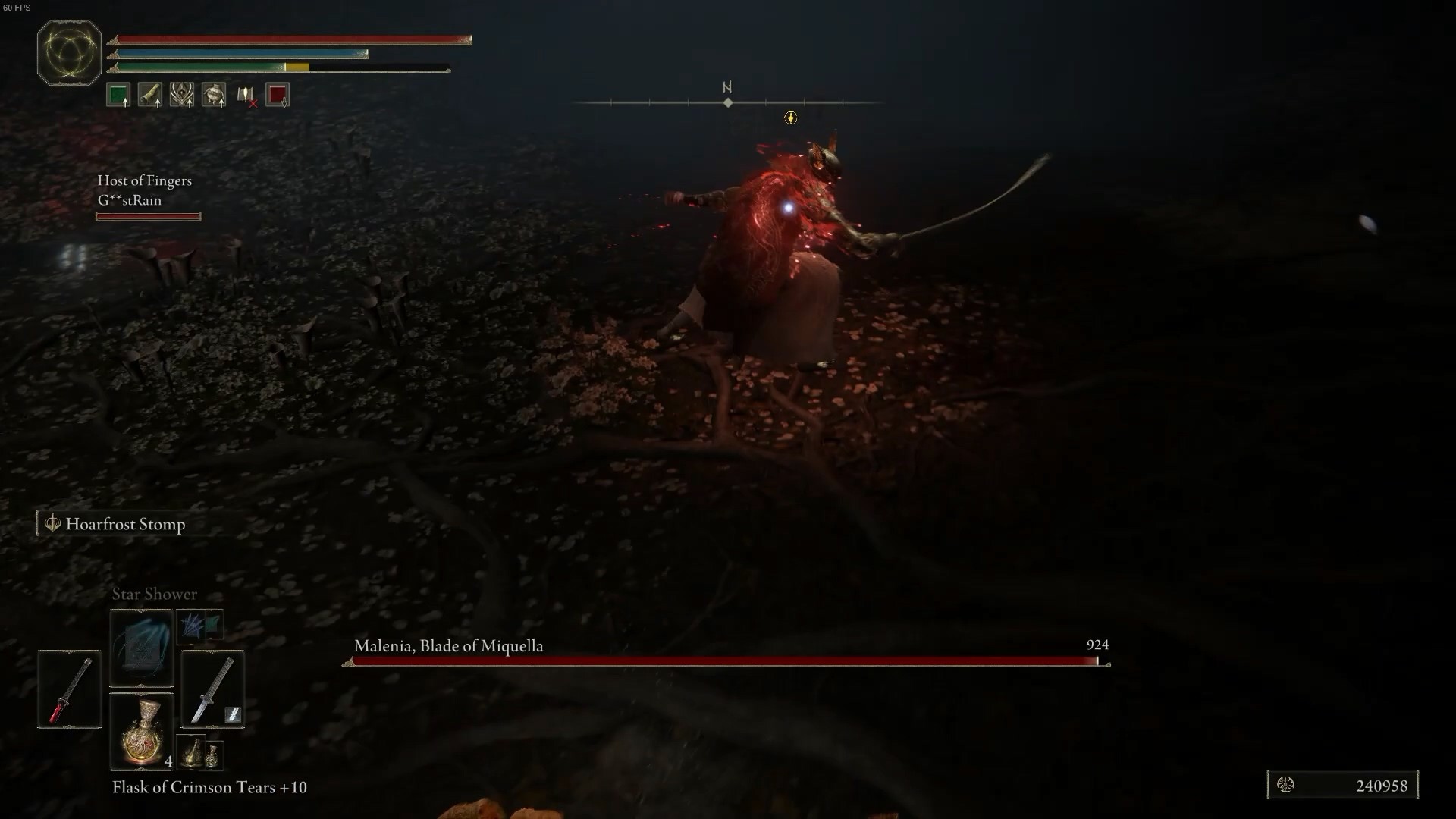Select the Star Shower spell slot

(141, 647)
